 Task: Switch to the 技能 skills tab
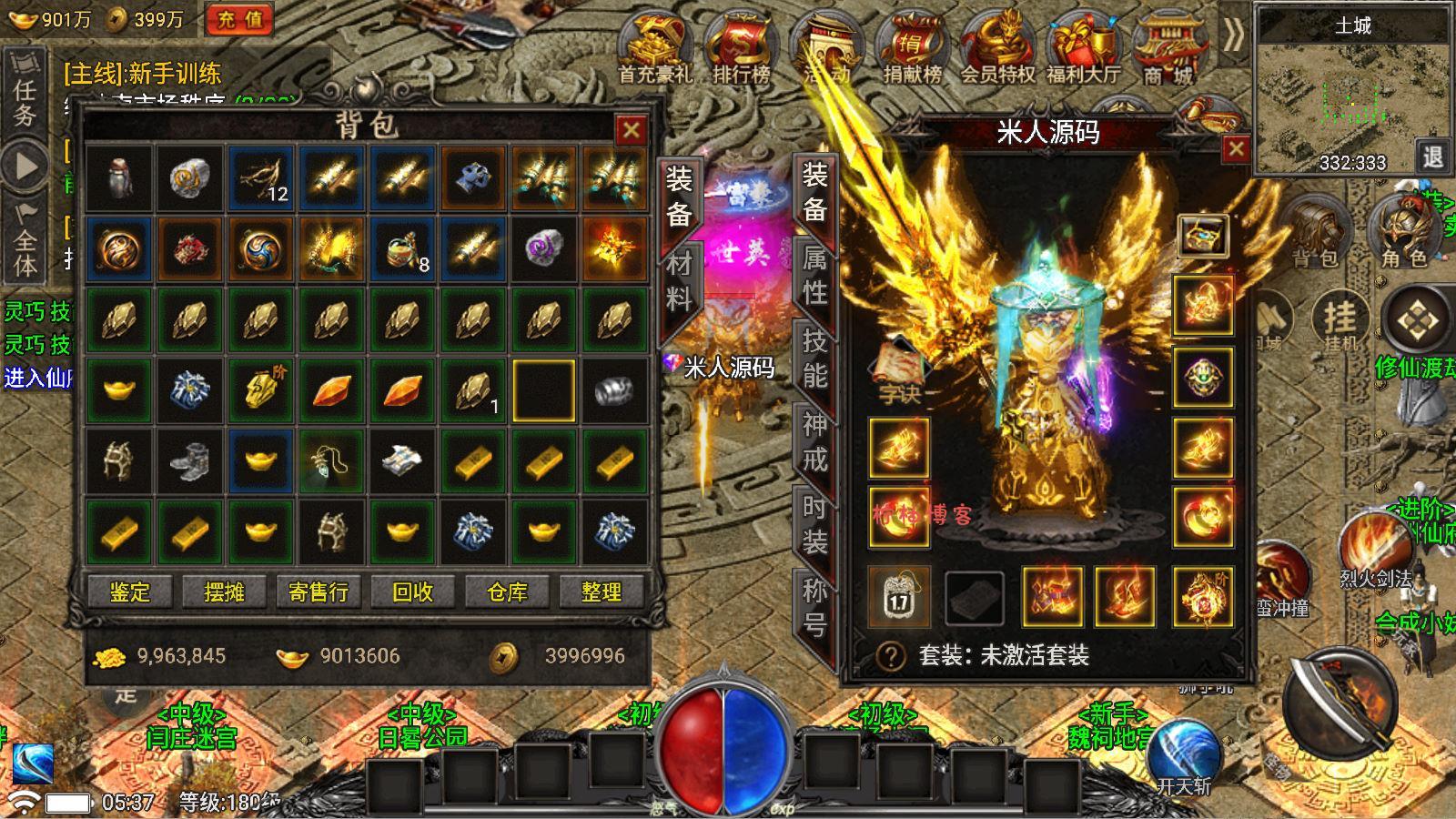click(814, 358)
